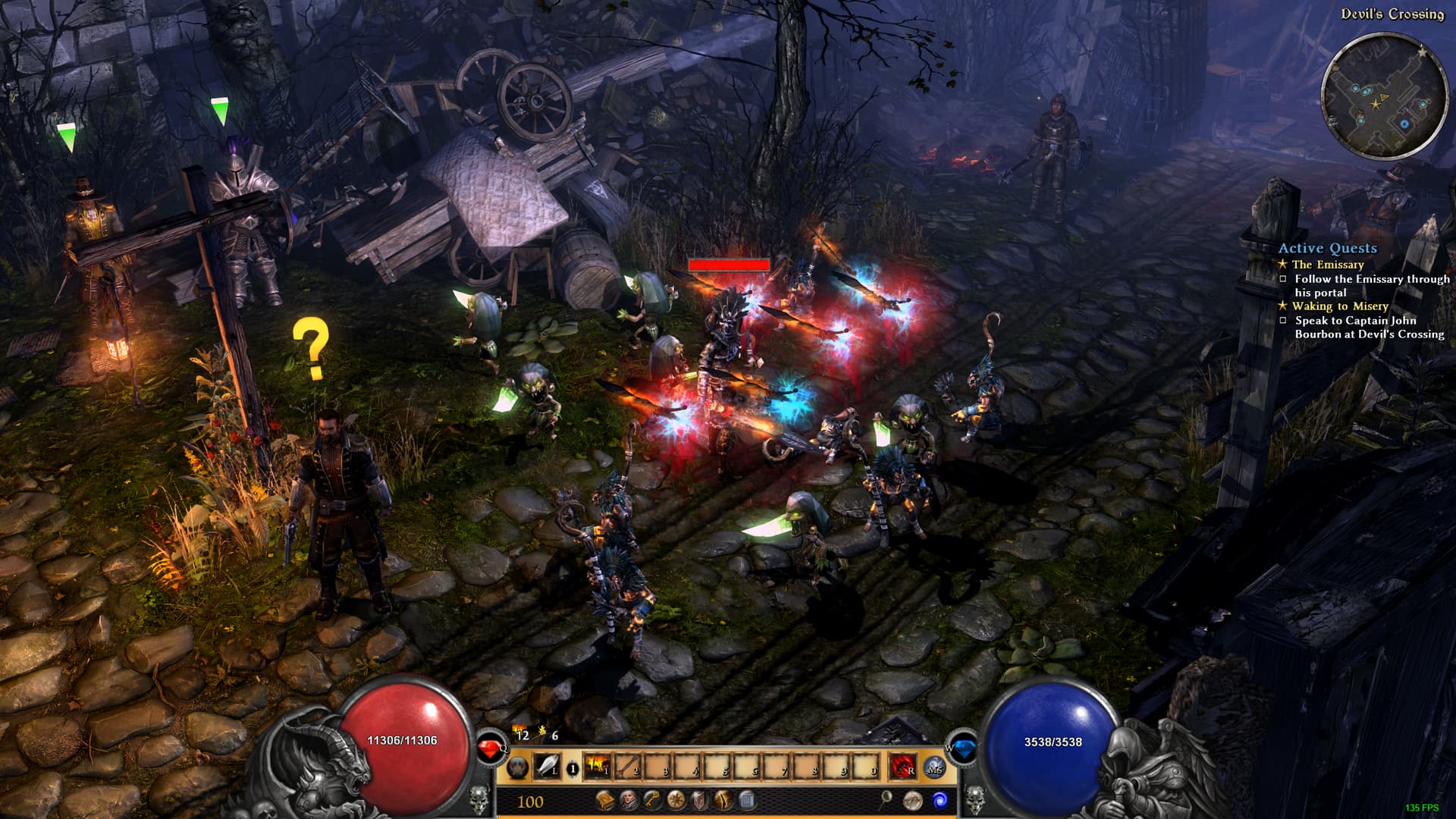Select The Emissary quest in tracker
Image resolution: width=1456 pixels, height=819 pixels.
[1328, 265]
